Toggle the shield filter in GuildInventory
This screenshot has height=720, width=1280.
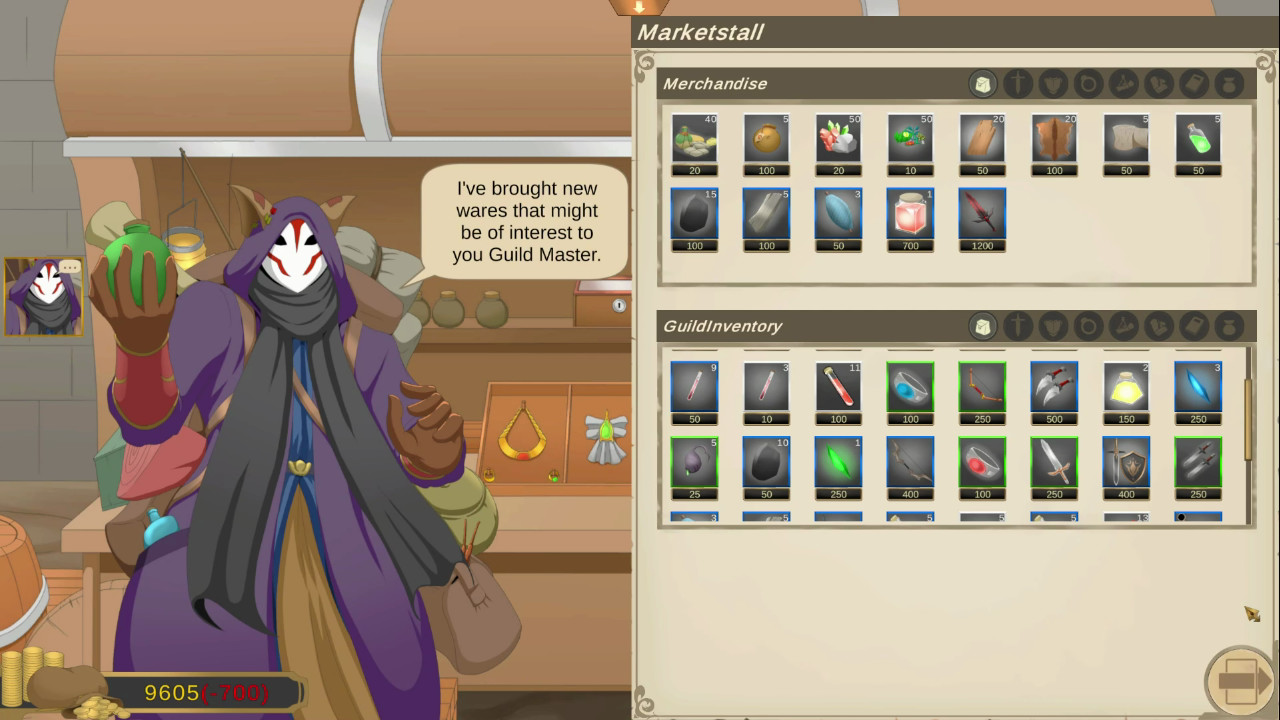point(1053,327)
